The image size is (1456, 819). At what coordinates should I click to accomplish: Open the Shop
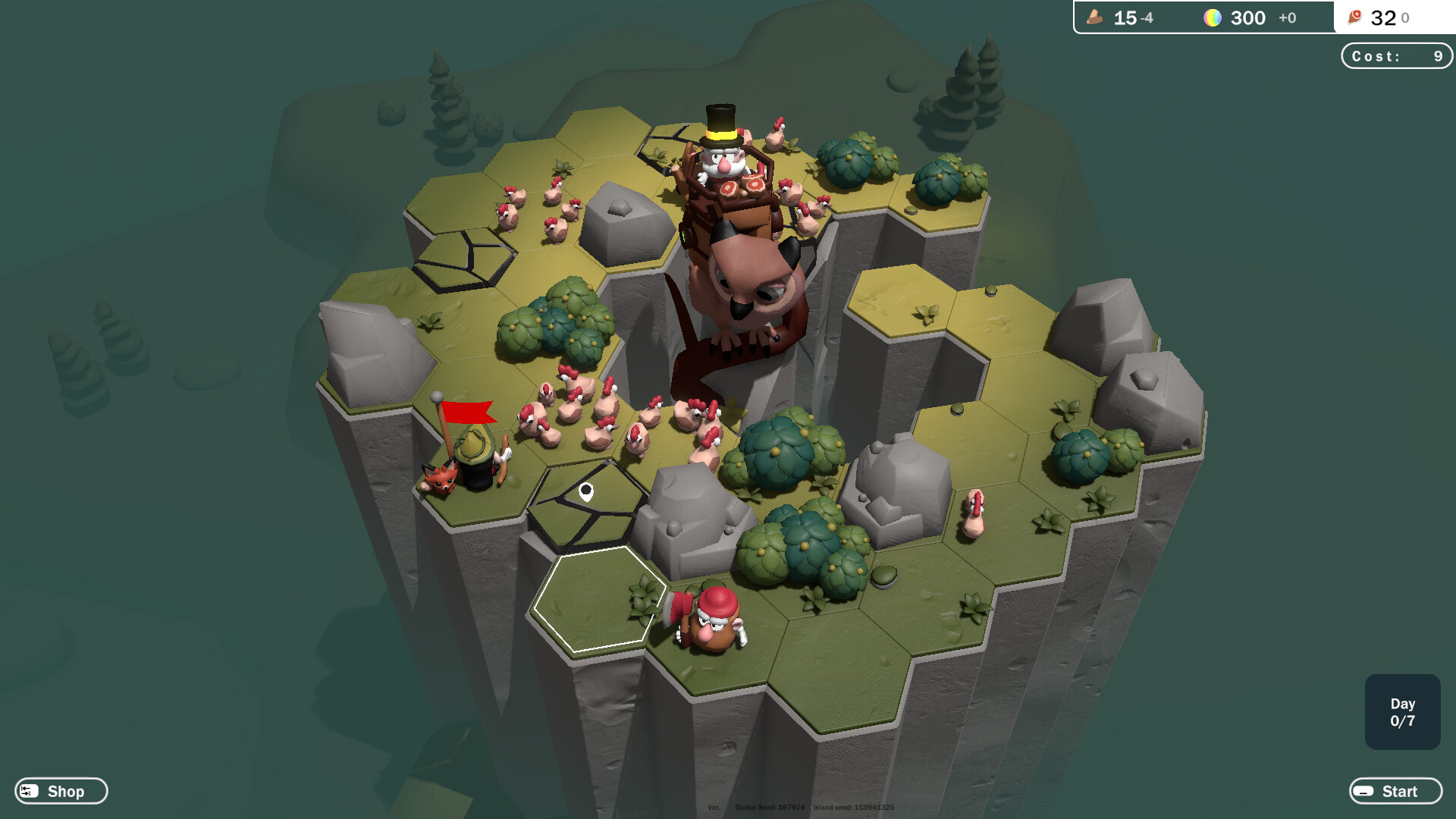[x=60, y=791]
